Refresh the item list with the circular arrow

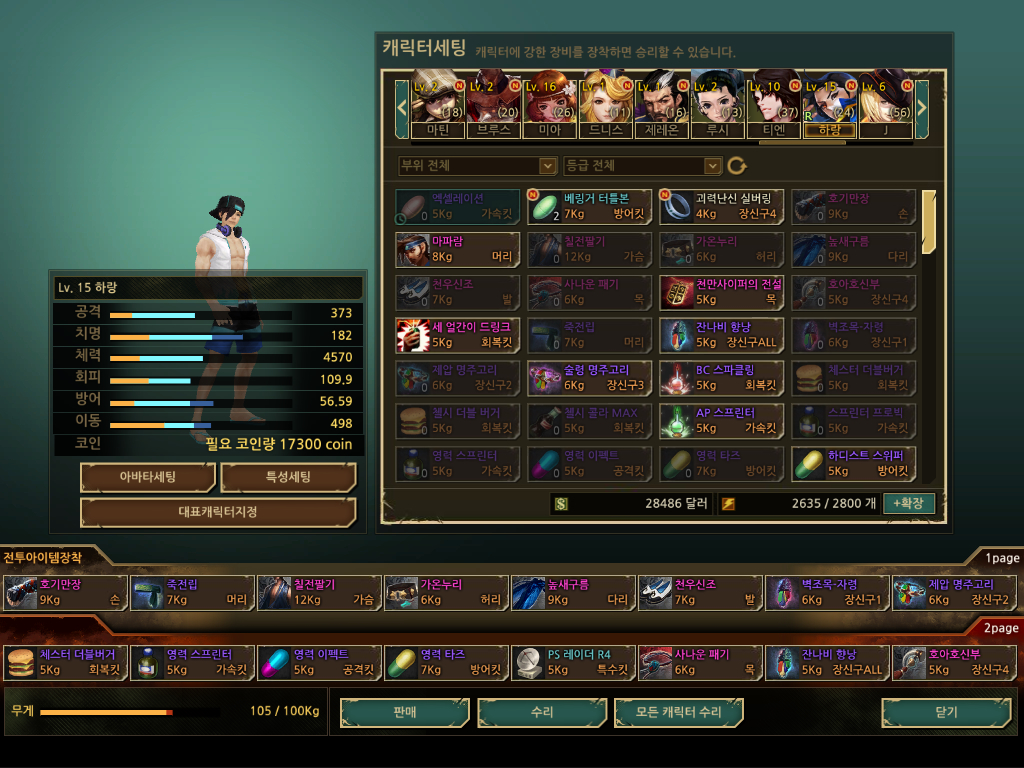[x=737, y=165]
